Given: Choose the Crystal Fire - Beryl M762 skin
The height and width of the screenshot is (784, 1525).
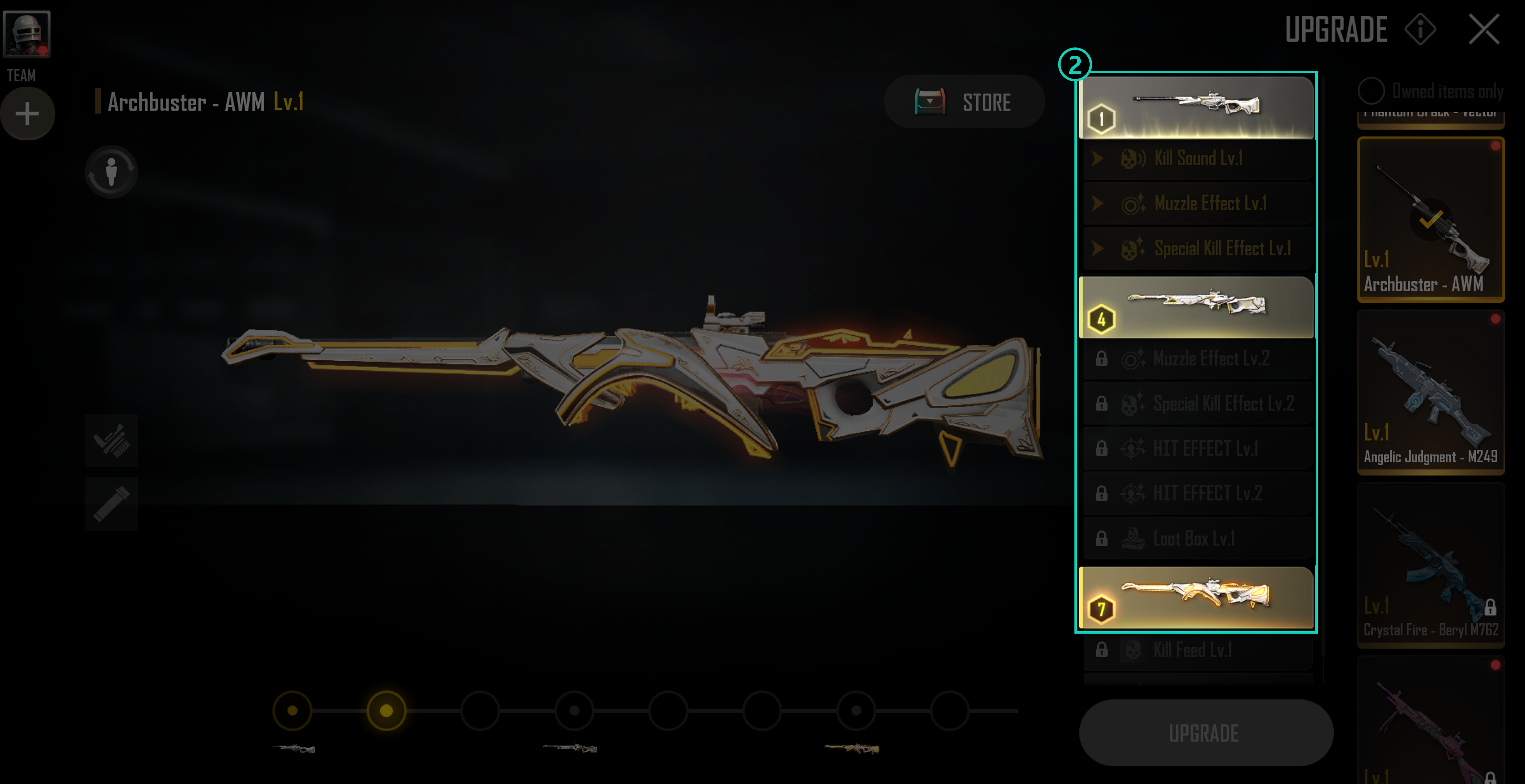Looking at the screenshot, I should [x=1430, y=565].
